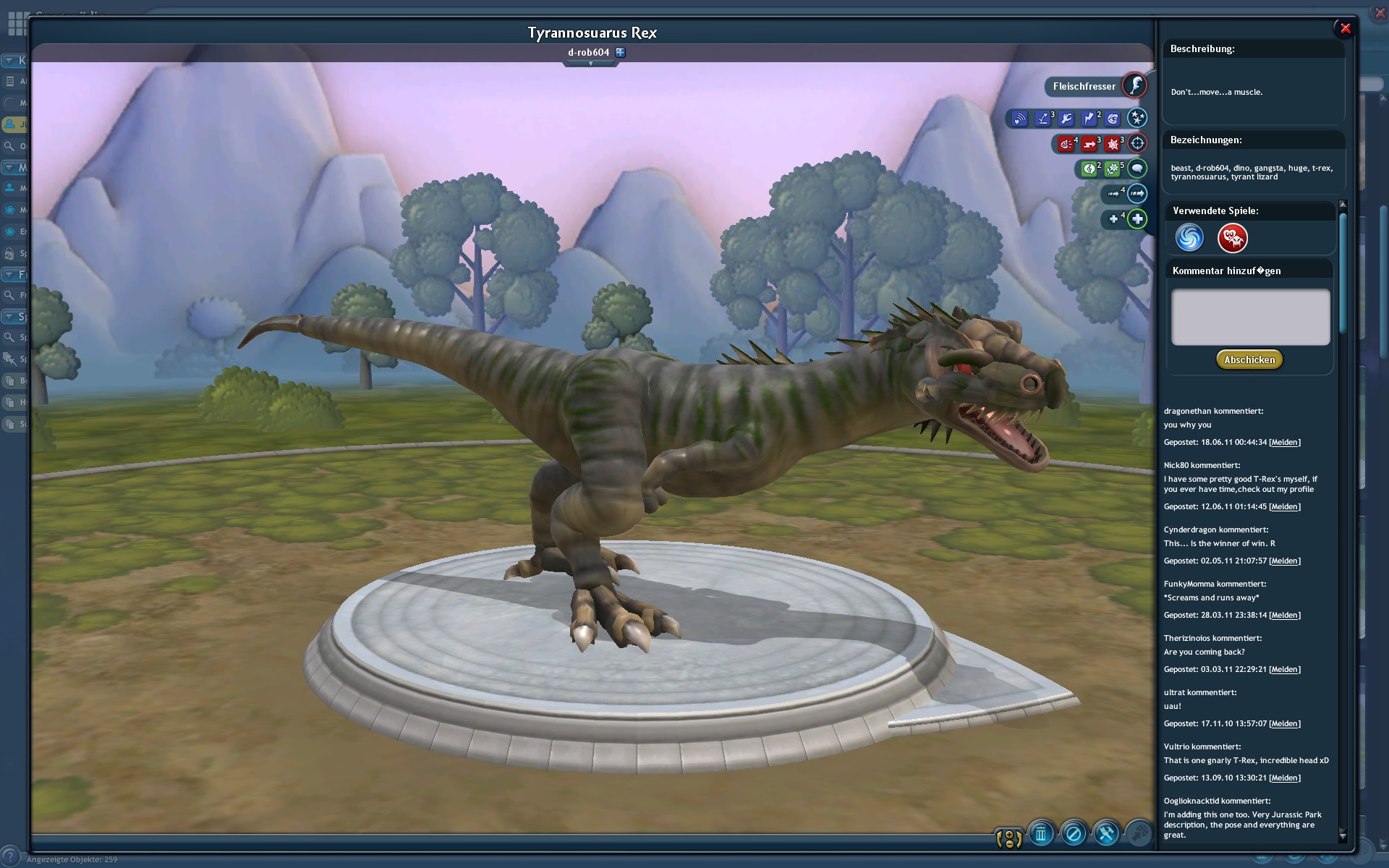Open the crosshair attack abilities summary
Viewport: 1389px width, 868px height.
(x=1136, y=144)
